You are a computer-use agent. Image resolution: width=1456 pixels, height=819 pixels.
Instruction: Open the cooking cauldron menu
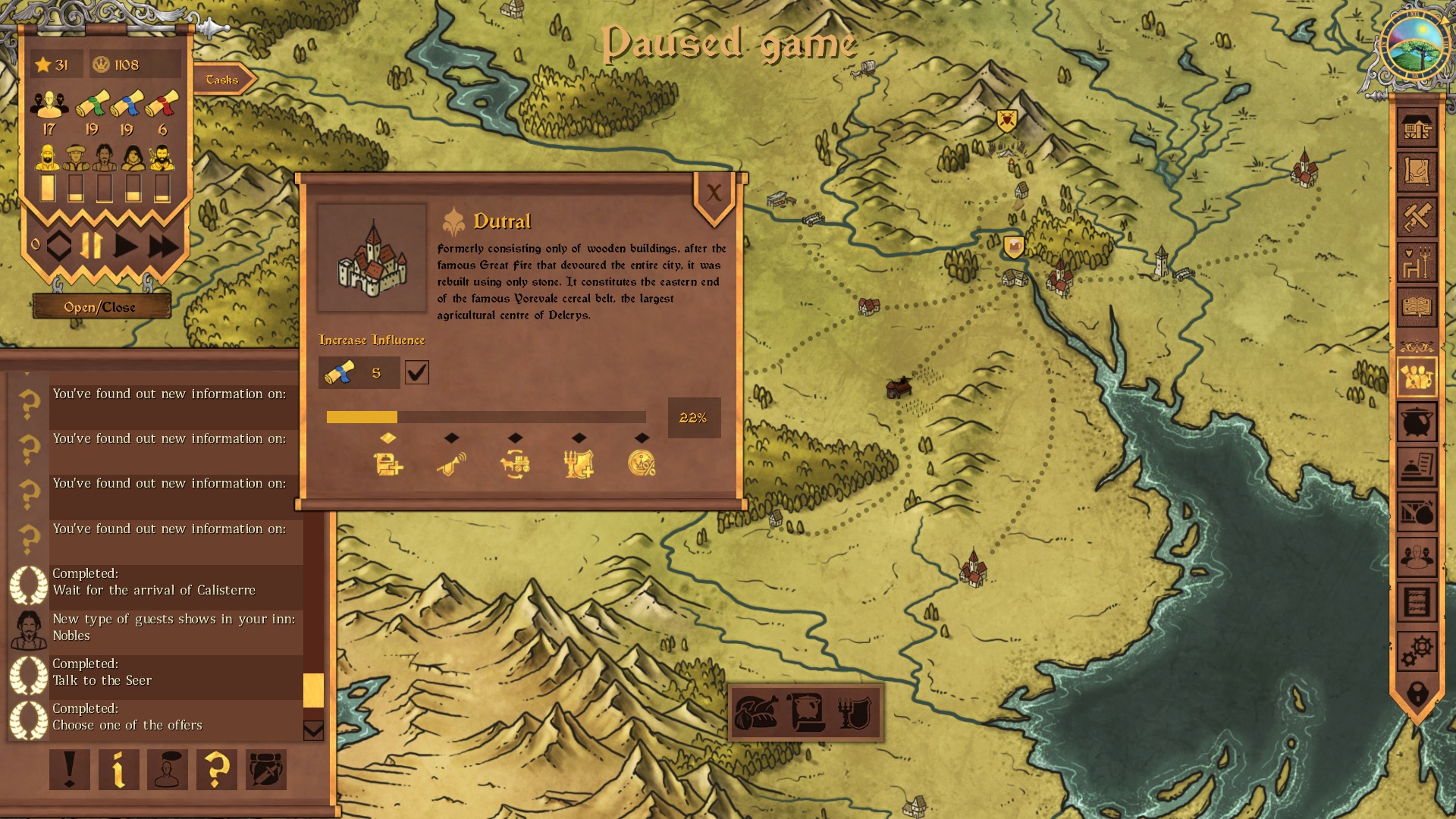(x=1417, y=422)
